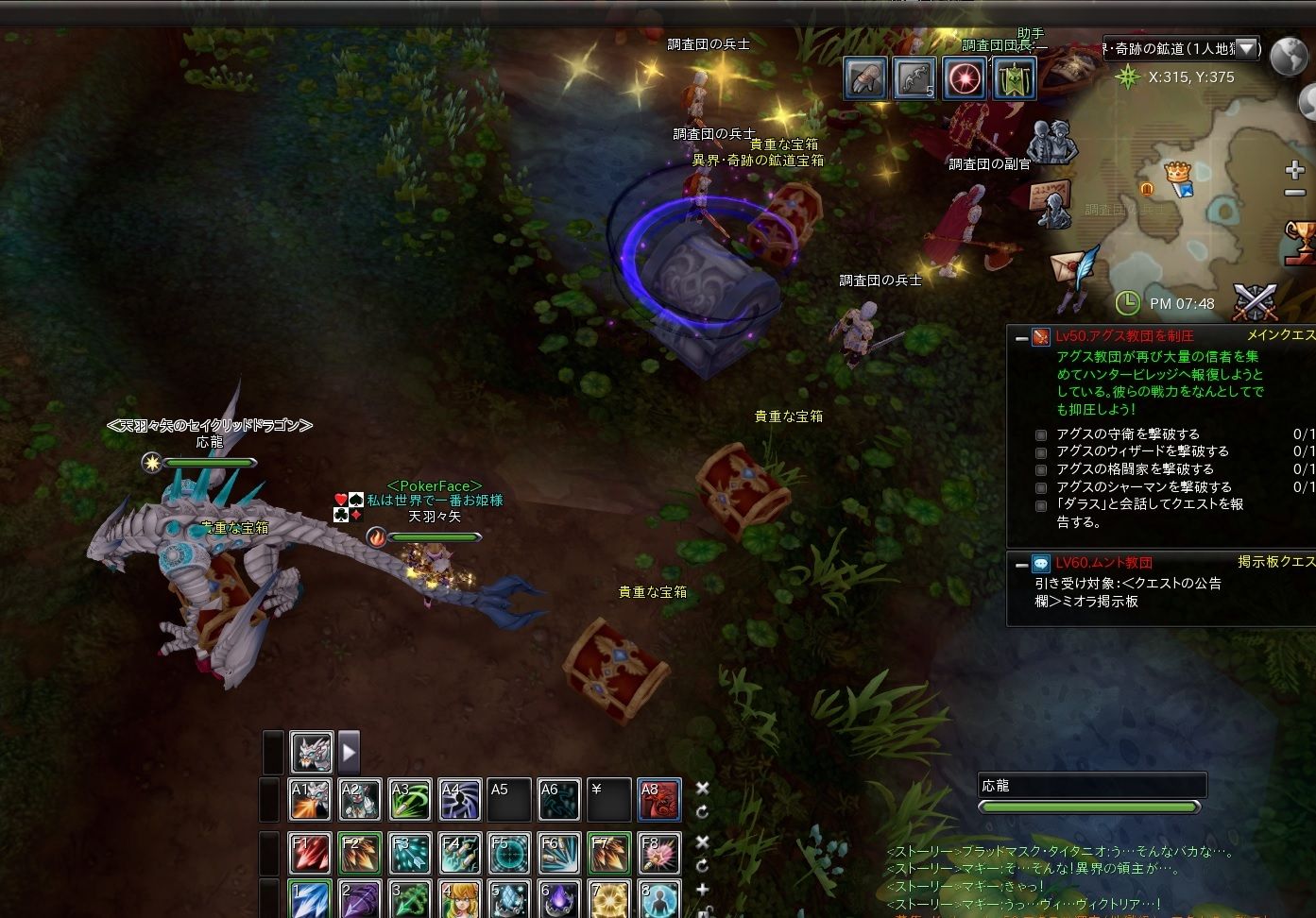The width and height of the screenshot is (1316, 918).
Task: Click the crossed swords battle icon
Action: [1256, 301]
